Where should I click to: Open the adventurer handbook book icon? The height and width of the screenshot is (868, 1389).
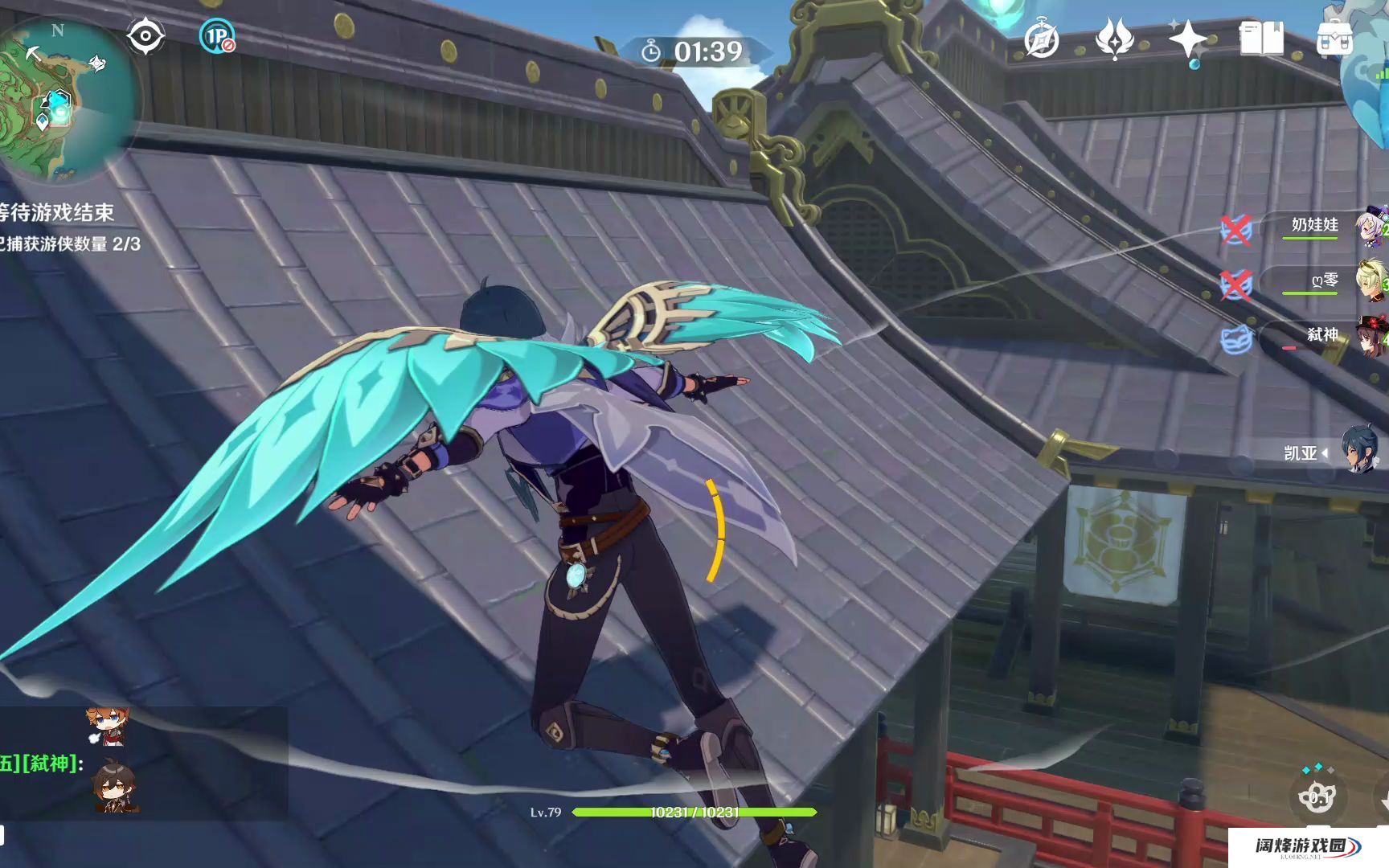tap(1261, 39)
